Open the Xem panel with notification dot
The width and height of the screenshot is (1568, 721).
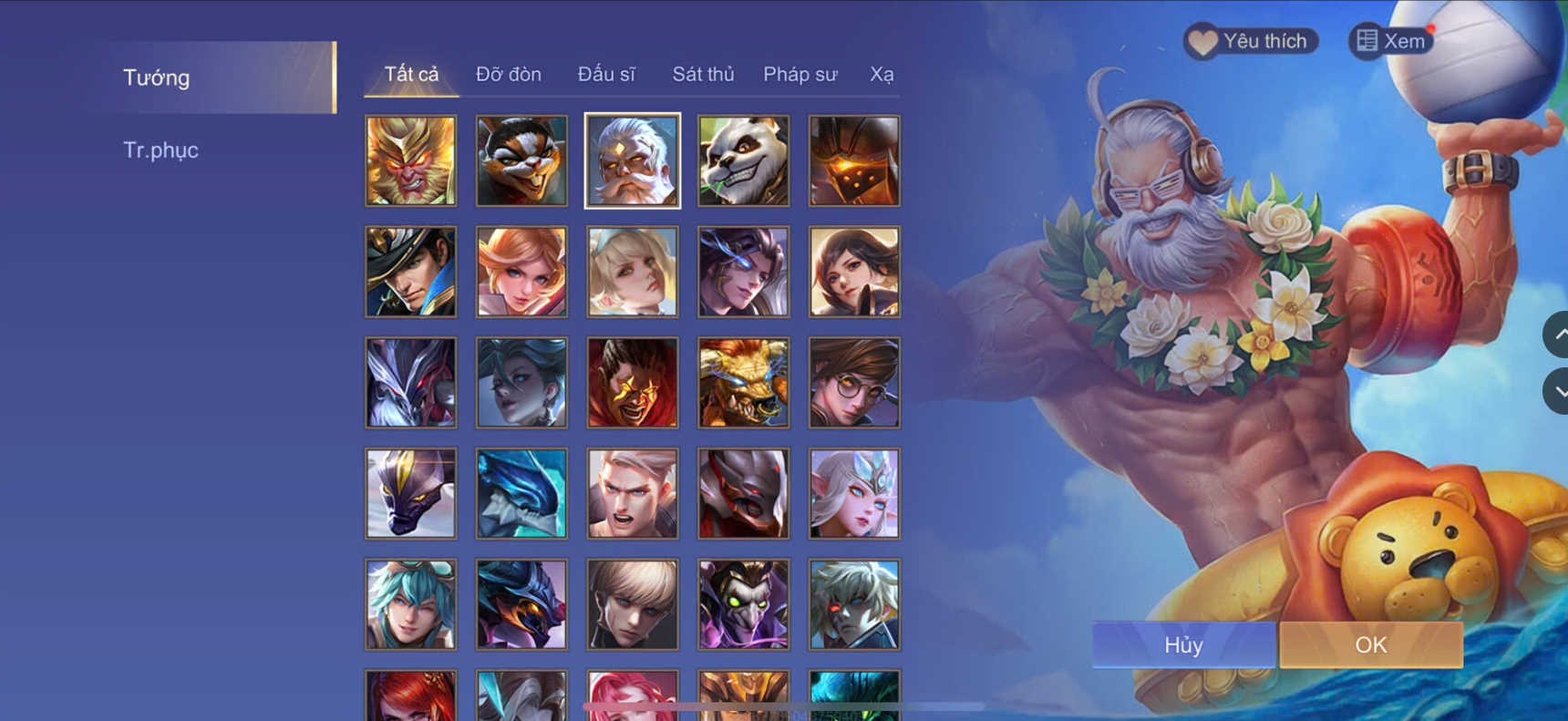[1389, 40]
